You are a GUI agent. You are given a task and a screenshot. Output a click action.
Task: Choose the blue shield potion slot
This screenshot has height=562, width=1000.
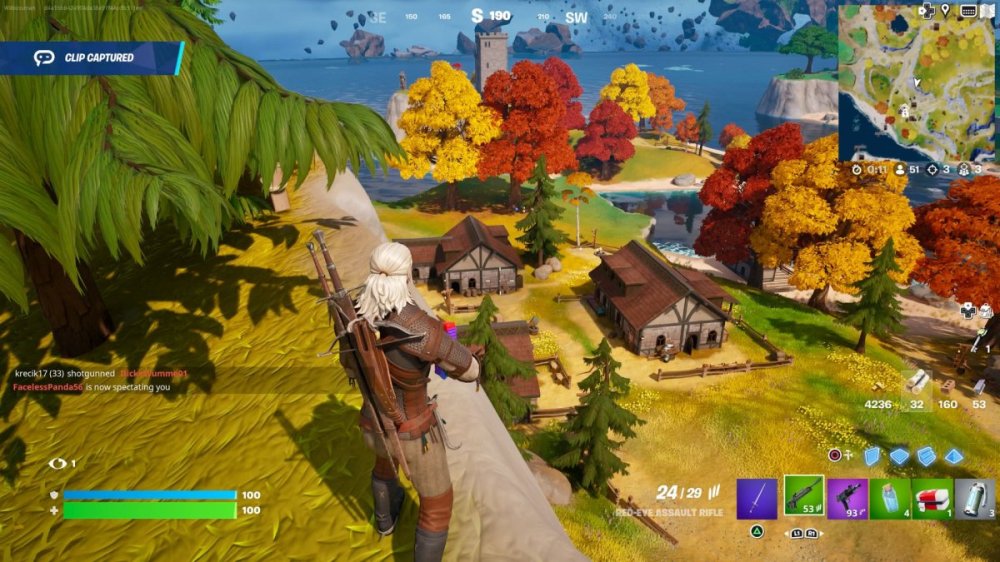890,498
